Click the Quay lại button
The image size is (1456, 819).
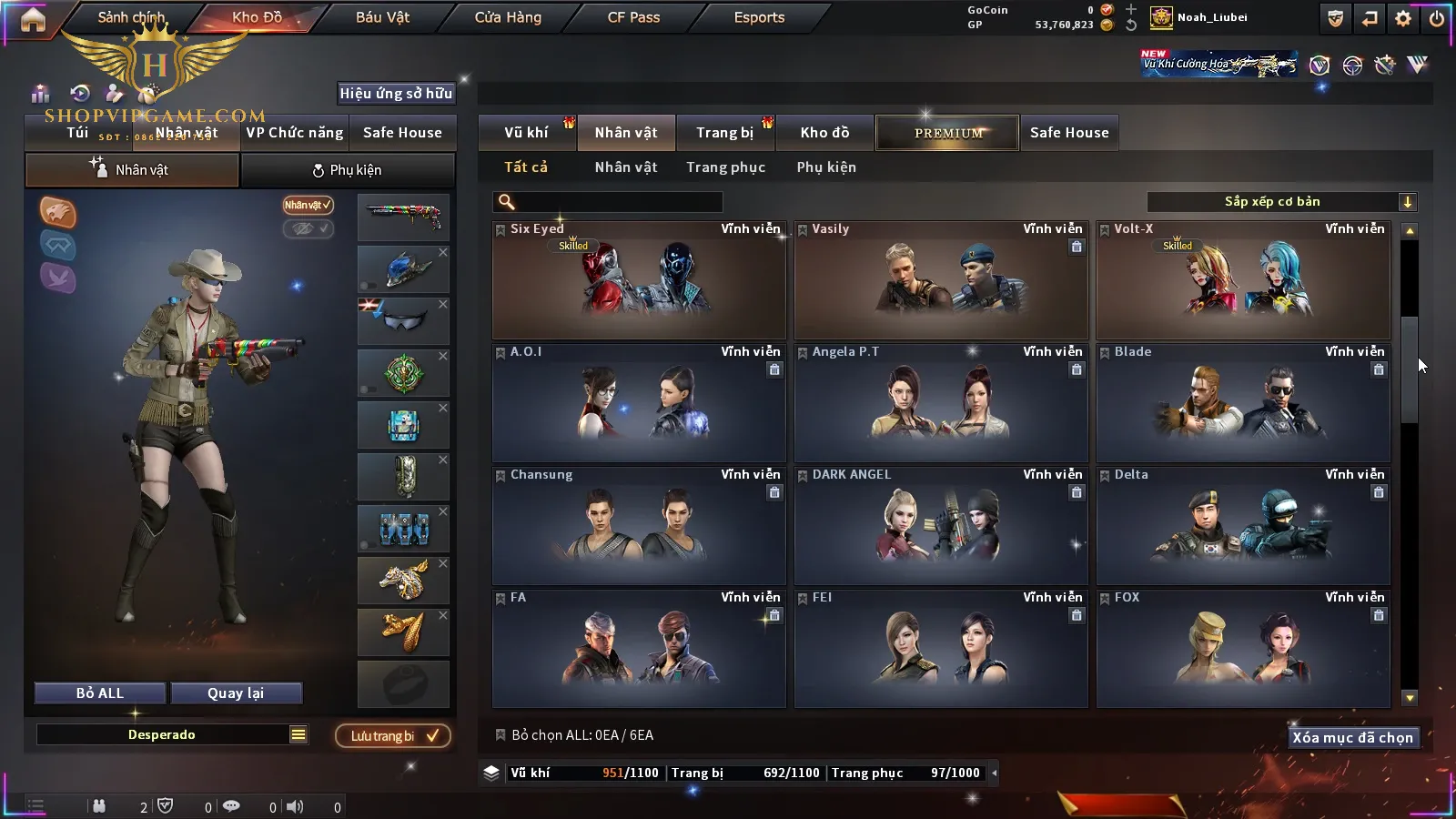pos(236,693)
